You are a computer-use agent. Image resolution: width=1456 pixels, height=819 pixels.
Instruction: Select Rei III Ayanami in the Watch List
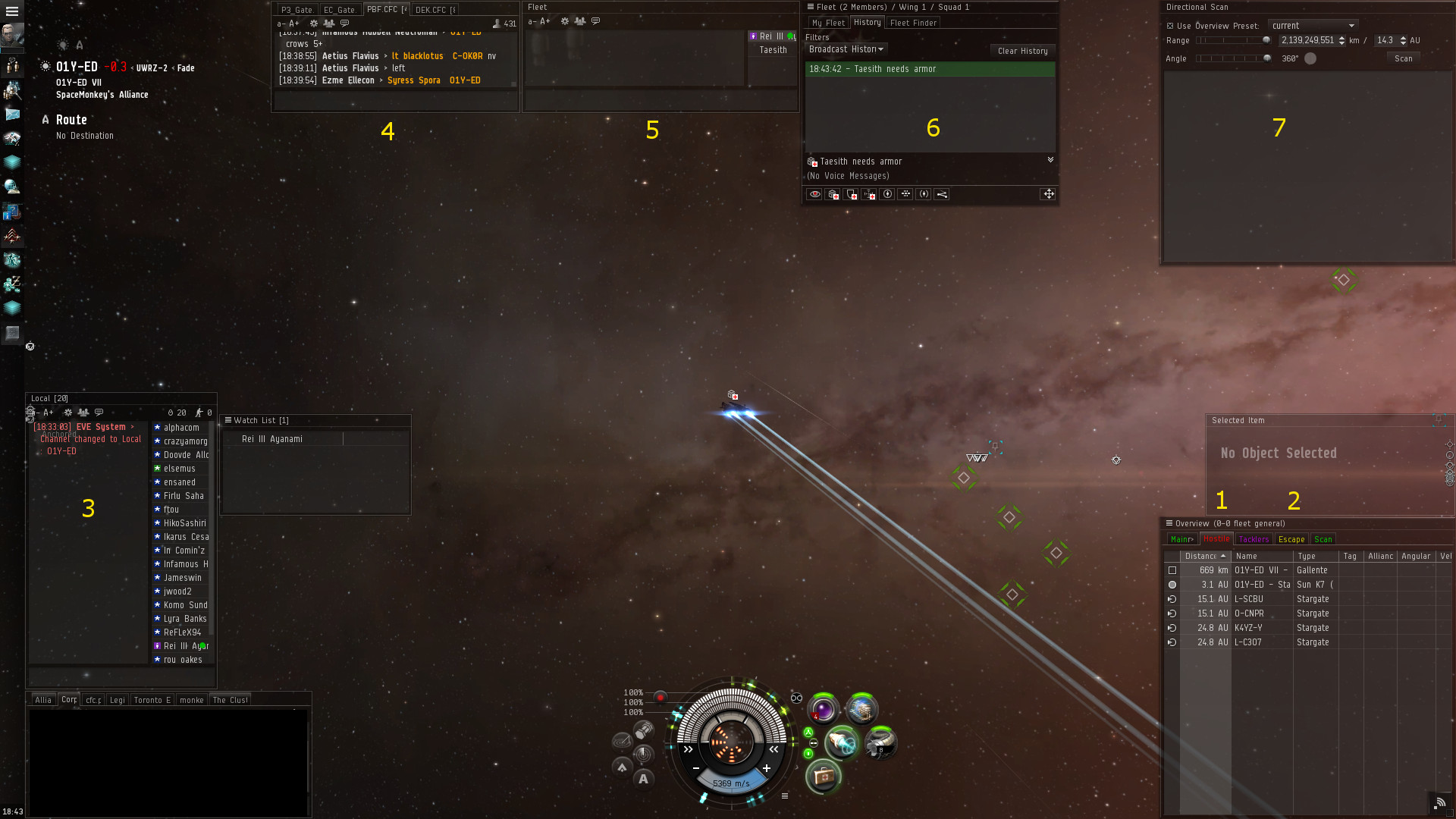(272, 439)
